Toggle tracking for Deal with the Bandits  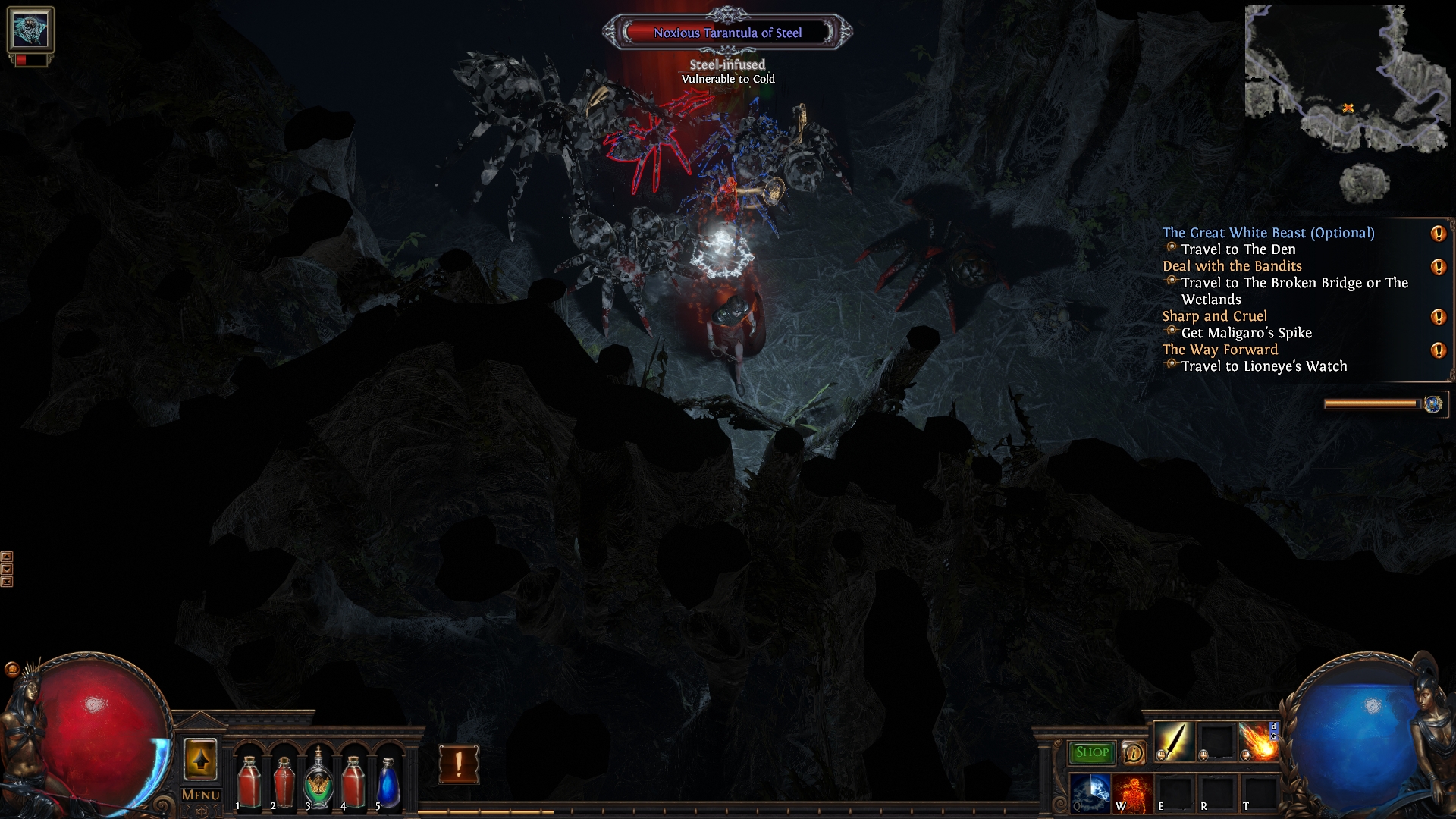point(1438,267)
